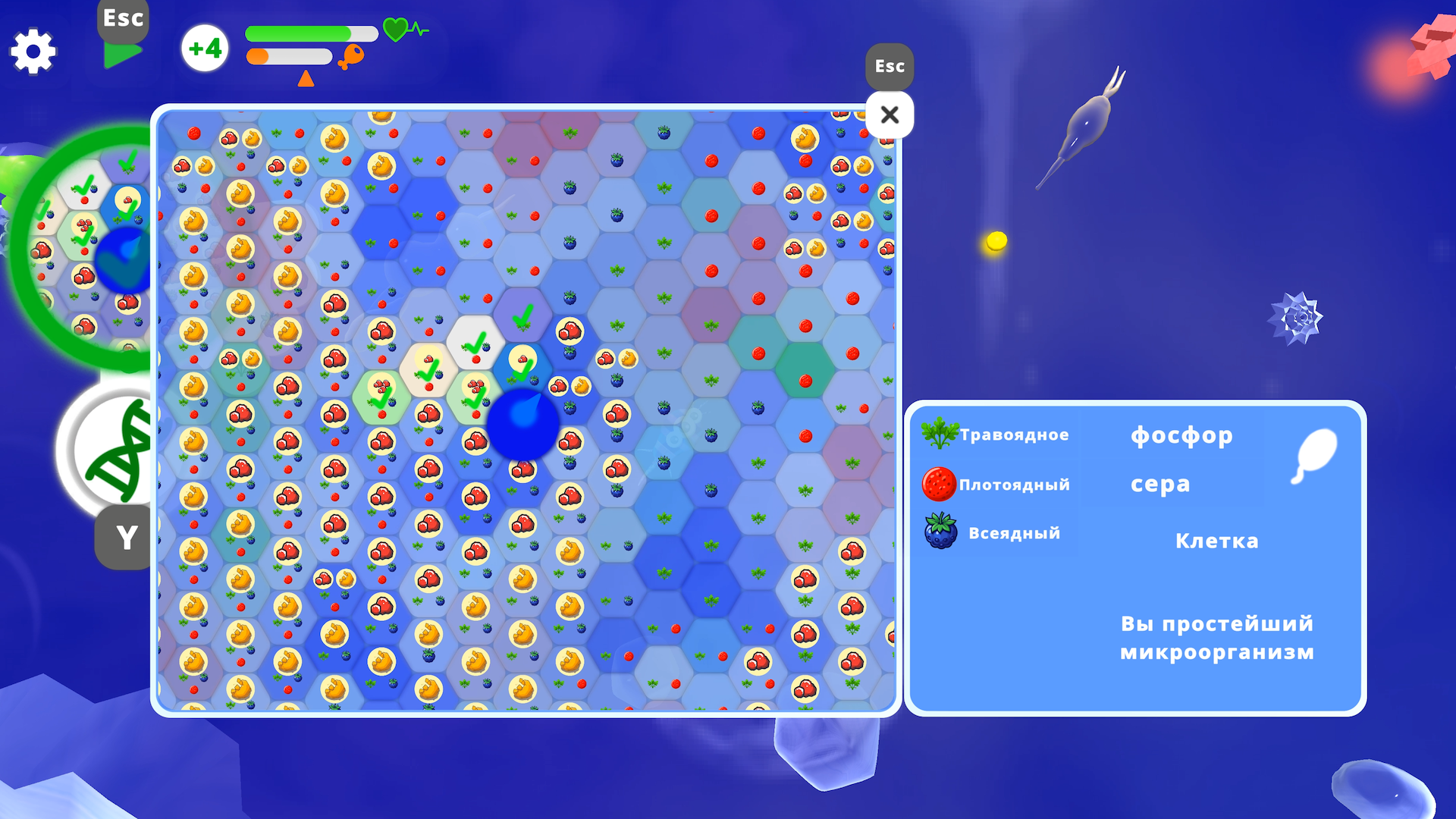This screenshot has width=1456, height=819.
Task: Click the +4 counter badge
Action: pyautogui.click(x=204, y=48)
